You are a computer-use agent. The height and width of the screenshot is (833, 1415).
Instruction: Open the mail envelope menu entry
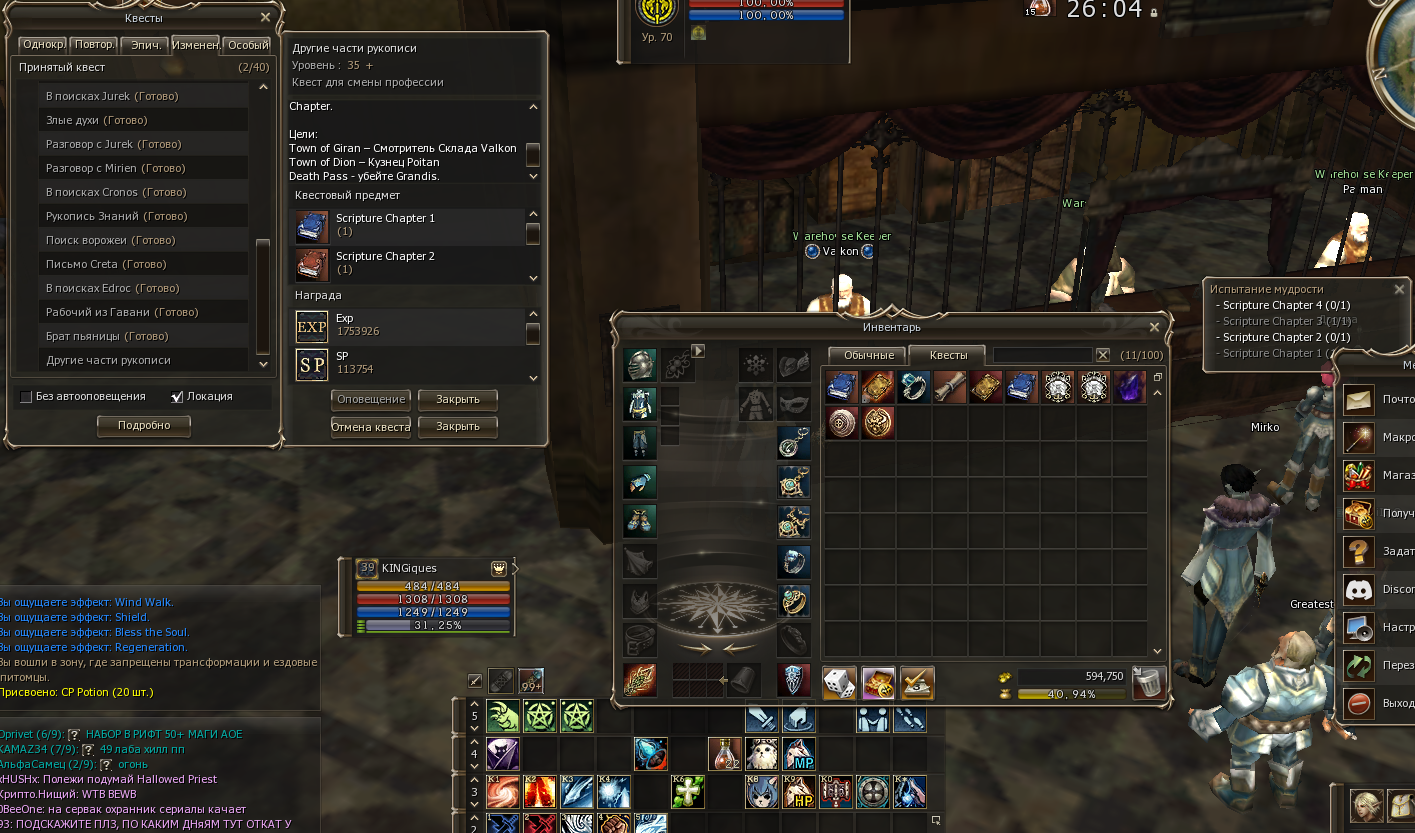click(x=1357, y=400)
